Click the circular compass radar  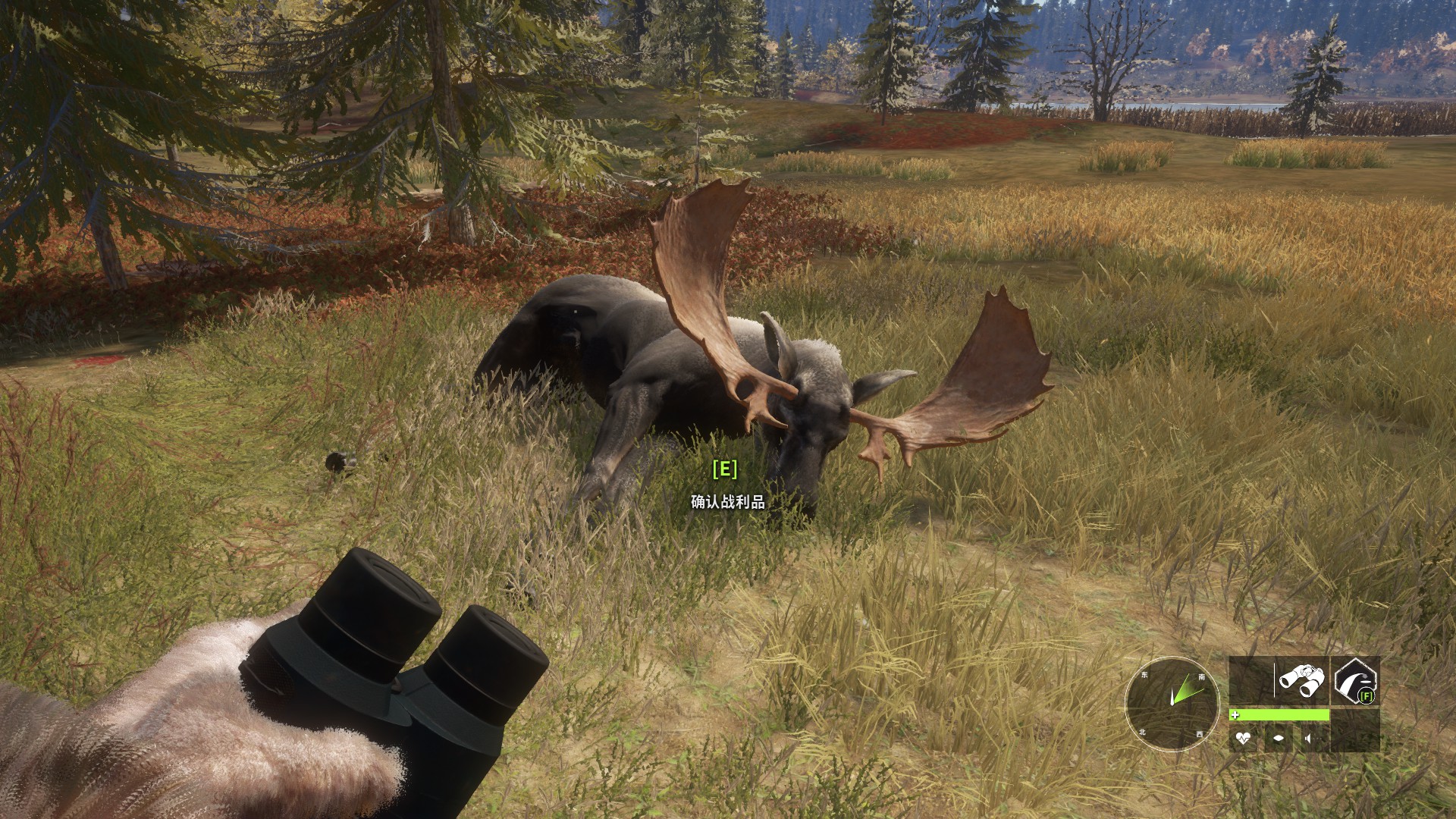point(1172,703)
